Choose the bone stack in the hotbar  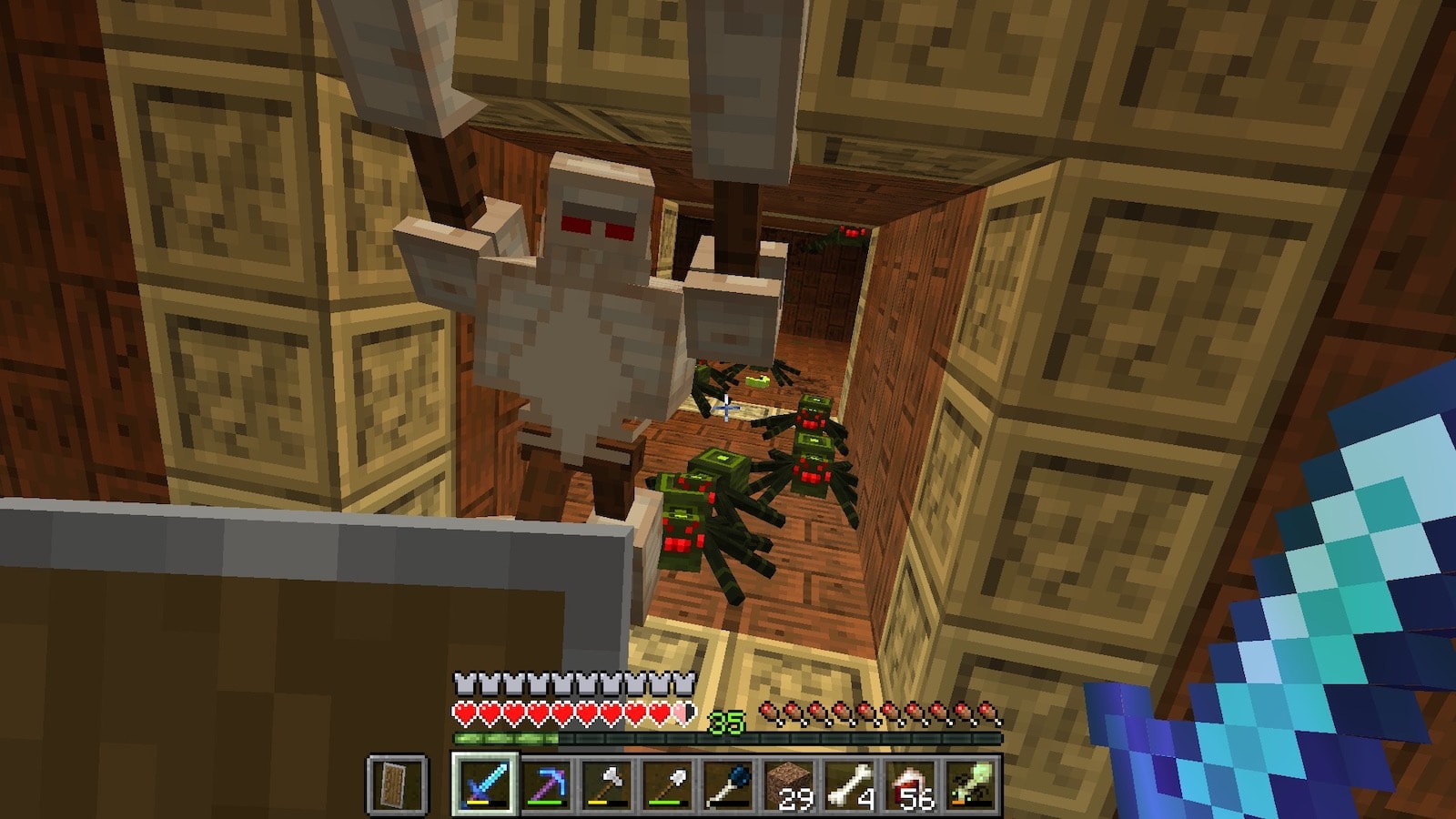pyautogui.click(x=850, y=784)
